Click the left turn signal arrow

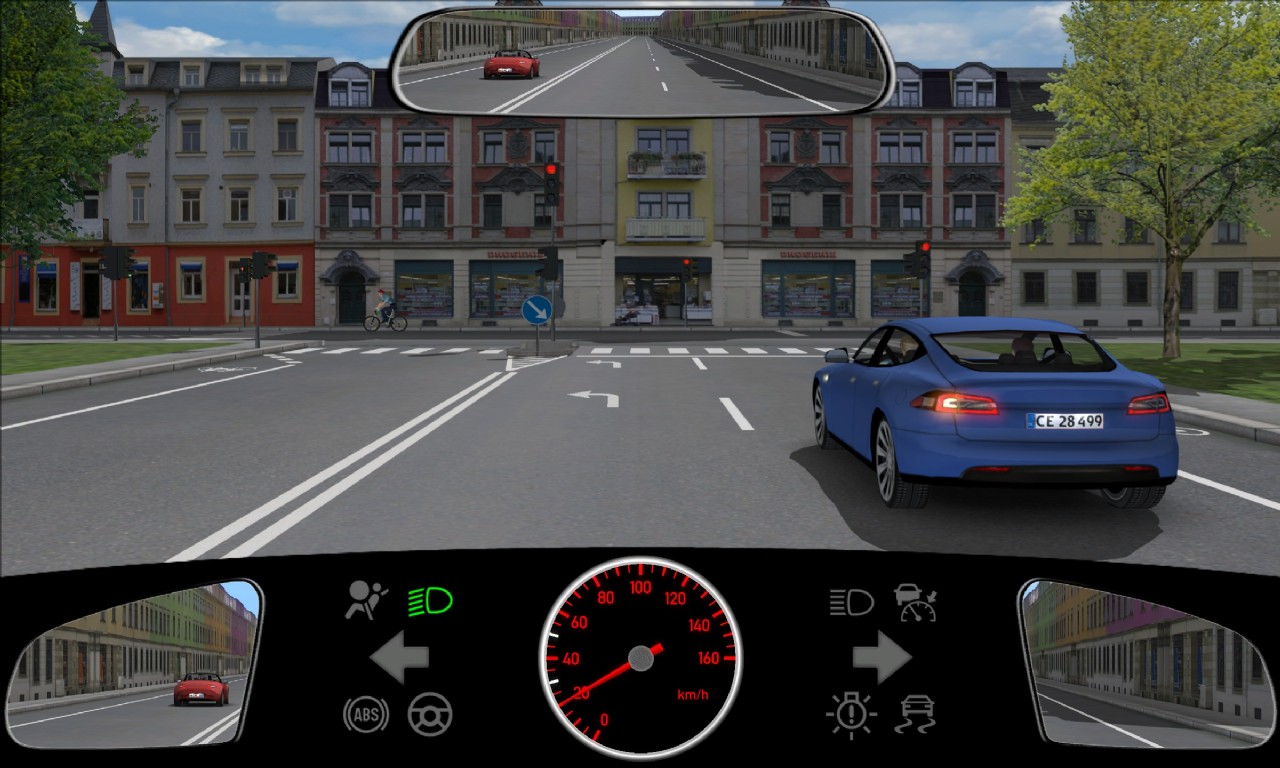400,657
